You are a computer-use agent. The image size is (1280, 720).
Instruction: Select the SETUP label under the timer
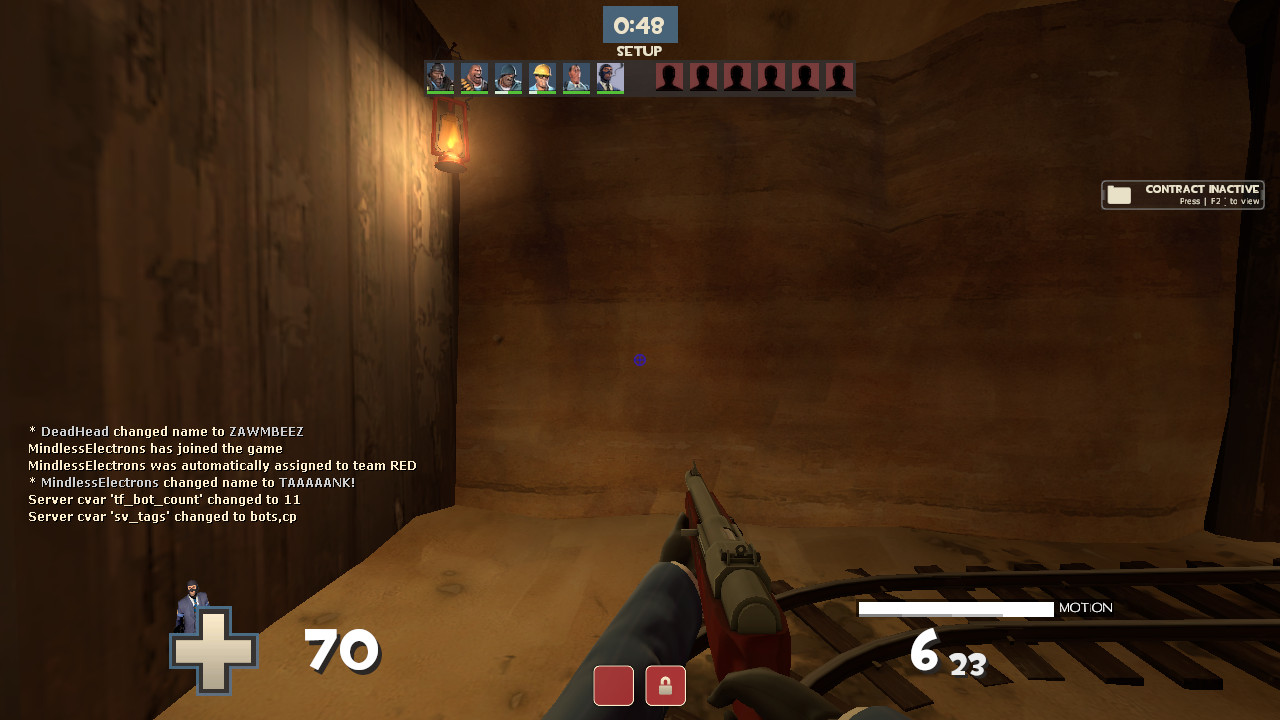pos(640,50)
